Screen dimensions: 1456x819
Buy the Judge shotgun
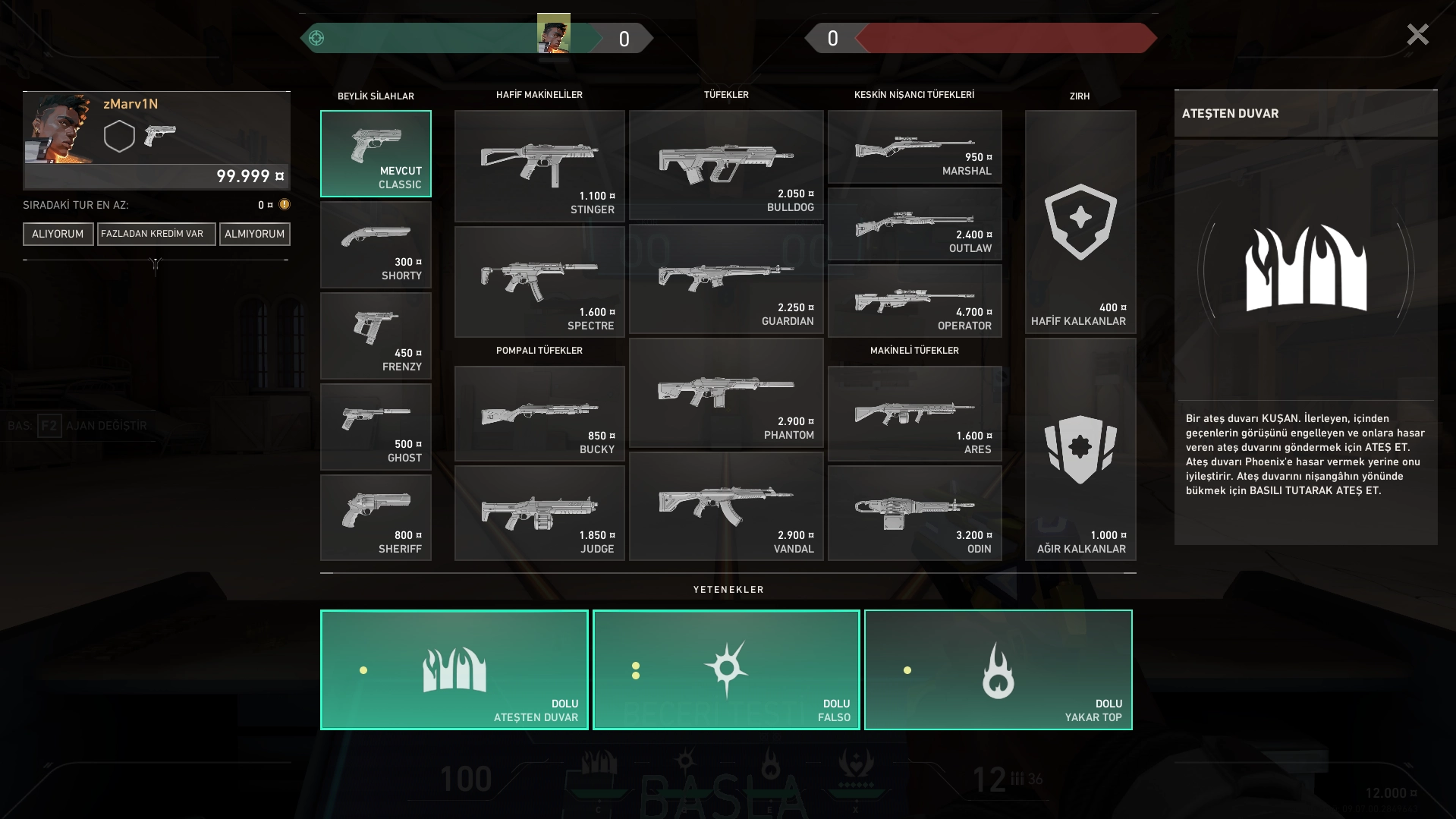(x=539, y=513)
